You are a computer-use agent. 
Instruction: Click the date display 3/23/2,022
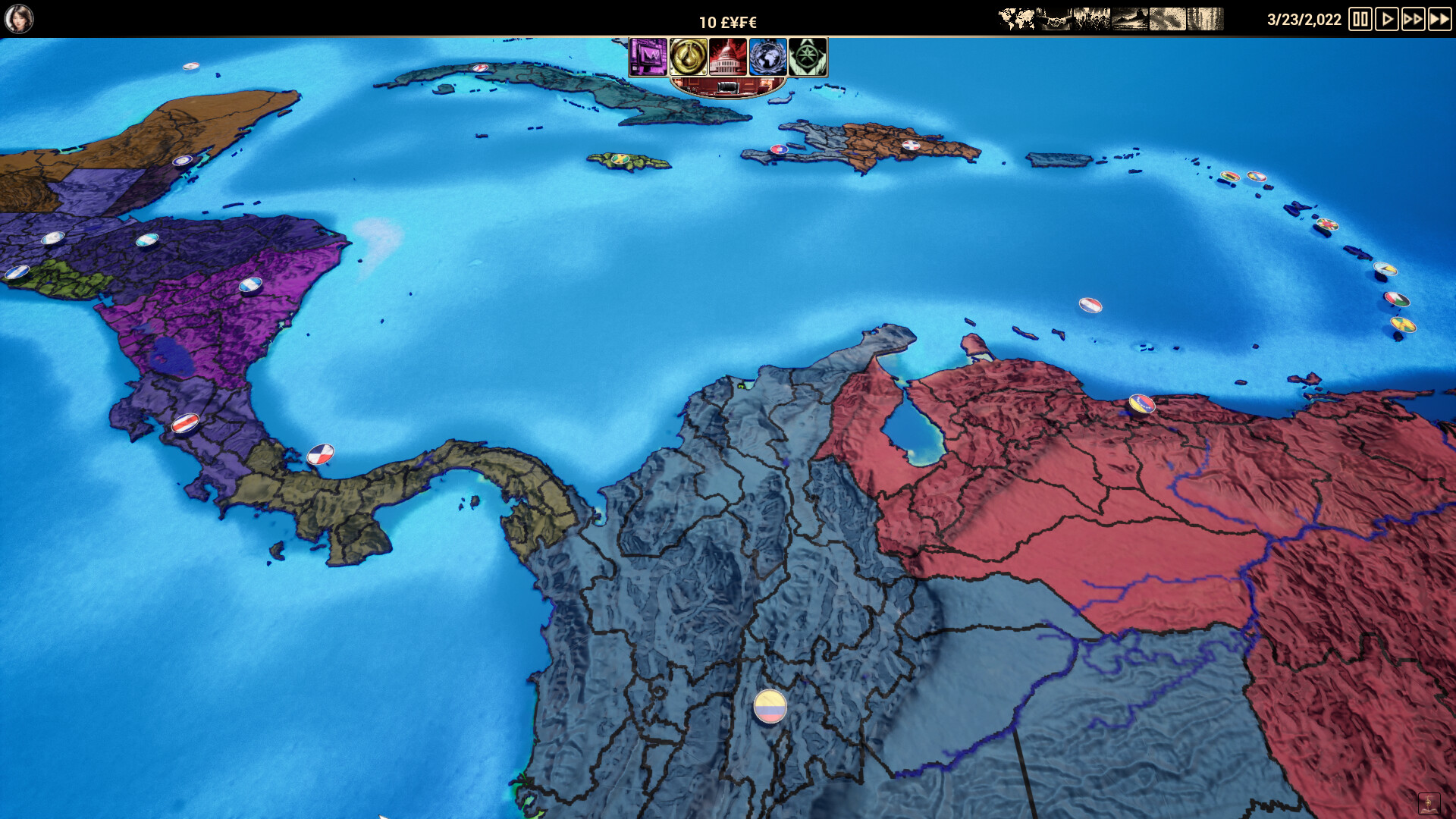pyautogui.click(x=1301, y=18)
